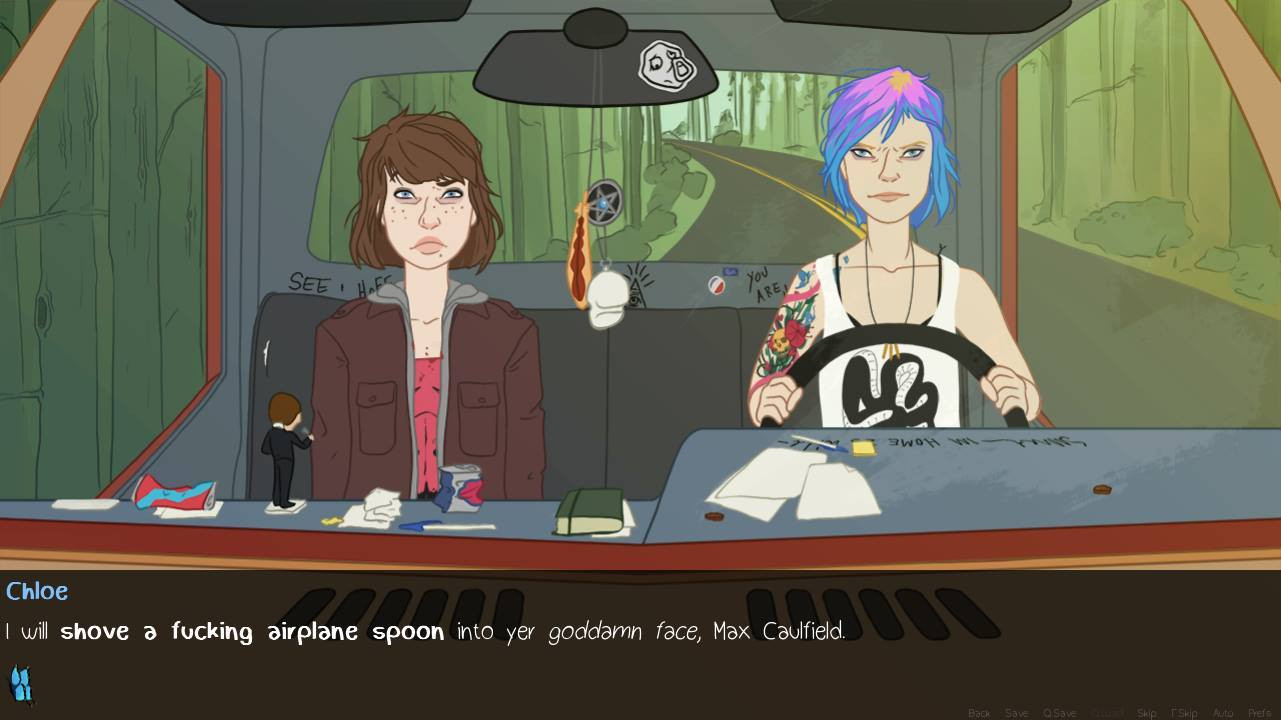Open the Prefs preferences screen
This screenshot has width=1281, height=720.
(1259, 712)
